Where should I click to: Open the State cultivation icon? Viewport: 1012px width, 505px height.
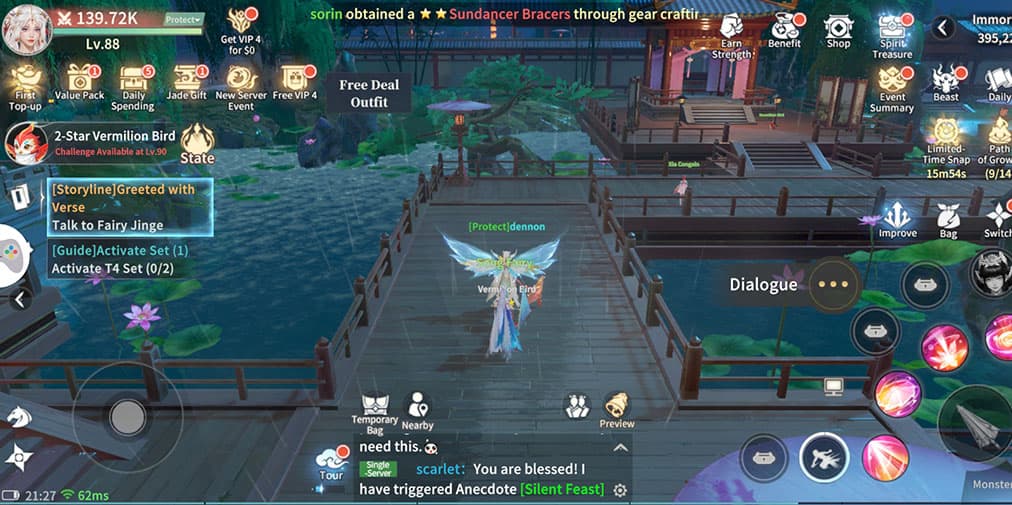197,143
